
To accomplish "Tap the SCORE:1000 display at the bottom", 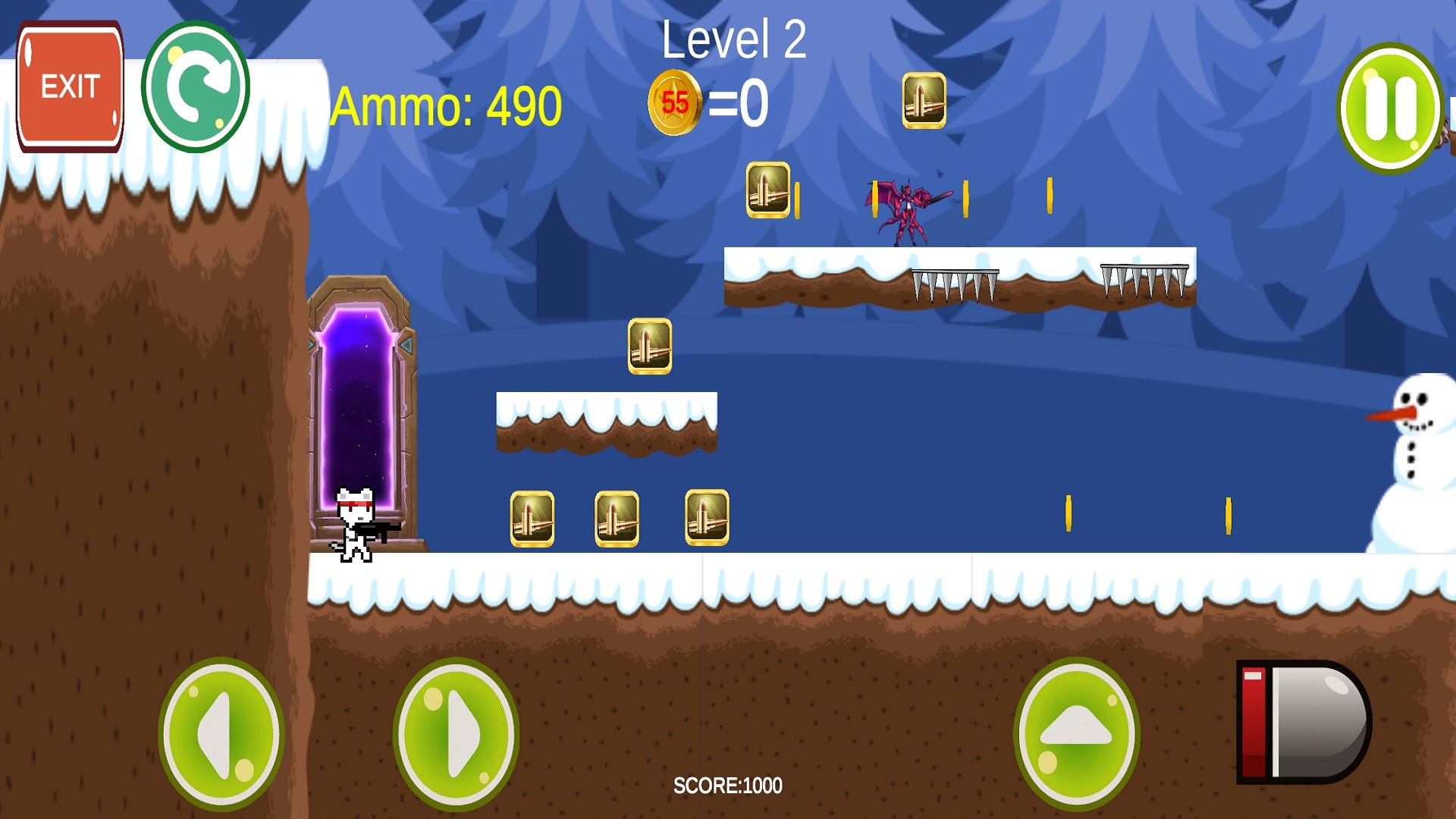I will [x=726, y=786].
